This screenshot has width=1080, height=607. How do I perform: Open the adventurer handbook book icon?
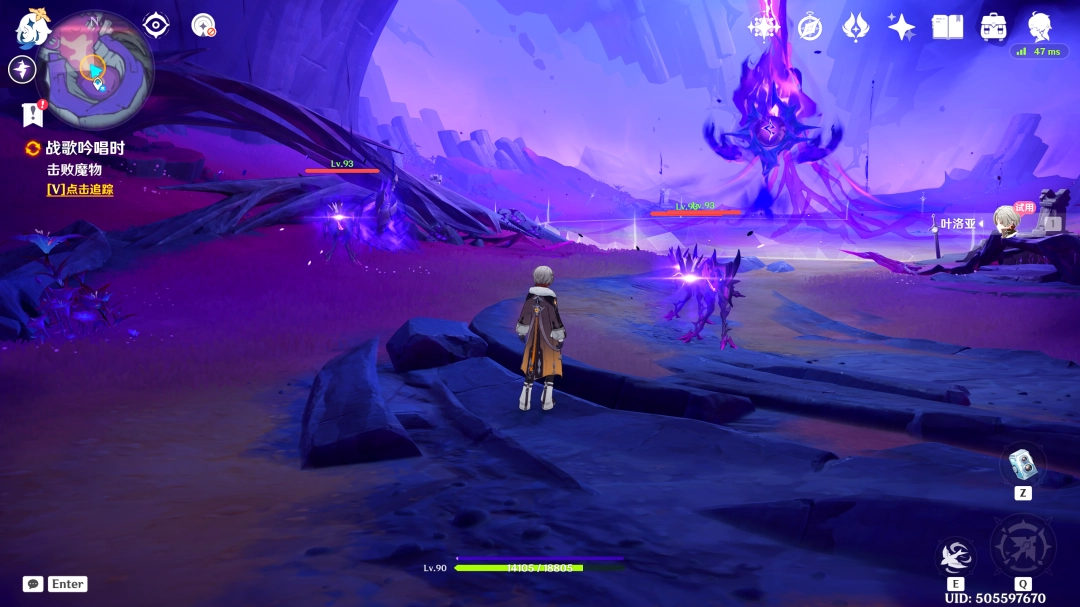947,27
